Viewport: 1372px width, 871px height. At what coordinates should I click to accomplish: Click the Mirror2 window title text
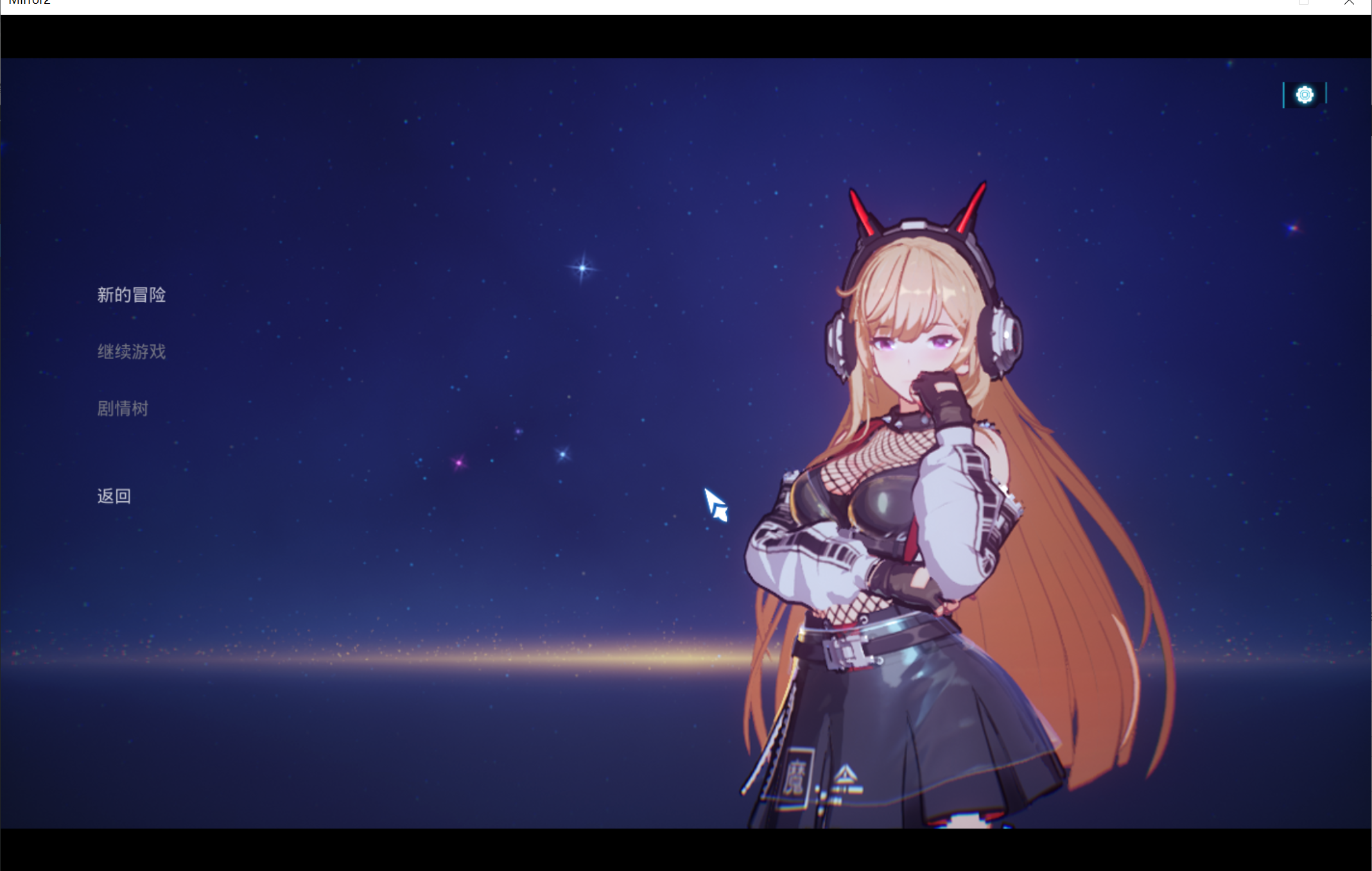click(x=29, y=3)
